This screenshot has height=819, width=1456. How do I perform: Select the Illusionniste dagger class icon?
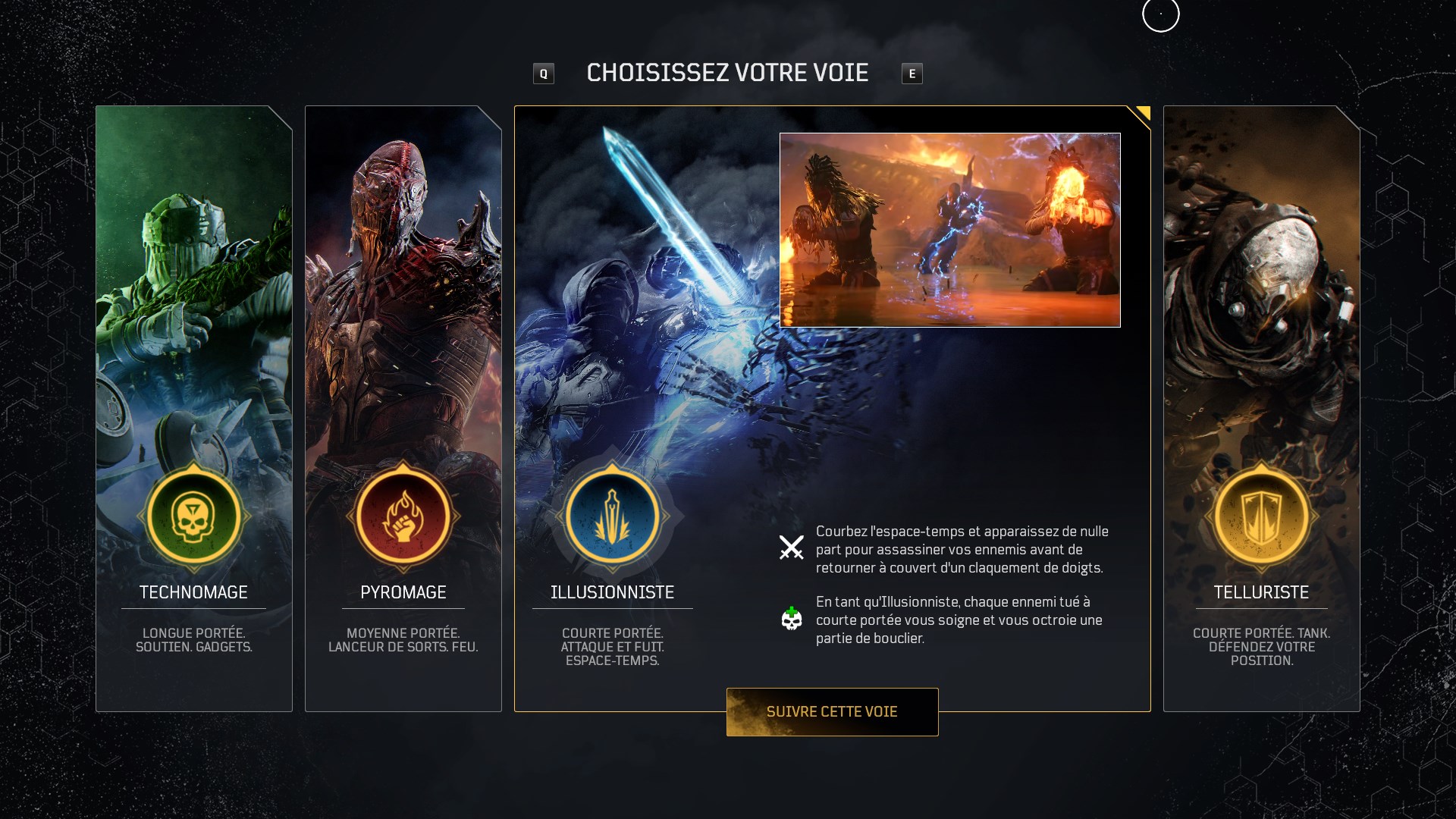[613, 516]
